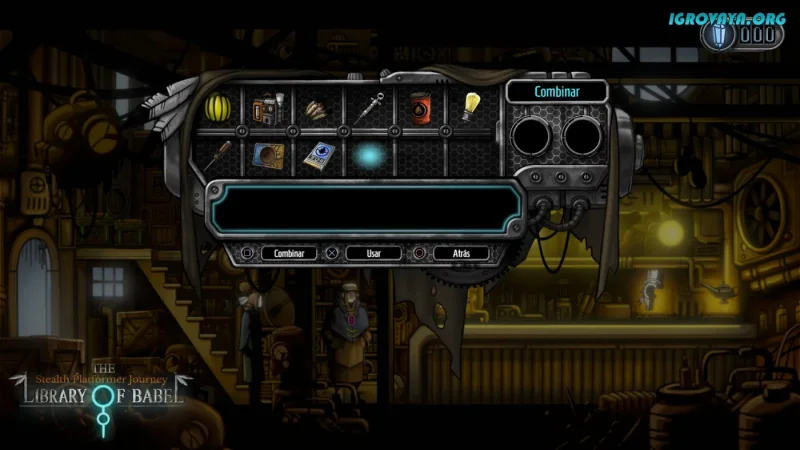Screen dimensions: 800x450
Task: Activate the Usar button
Action: (x=373, y=253)
